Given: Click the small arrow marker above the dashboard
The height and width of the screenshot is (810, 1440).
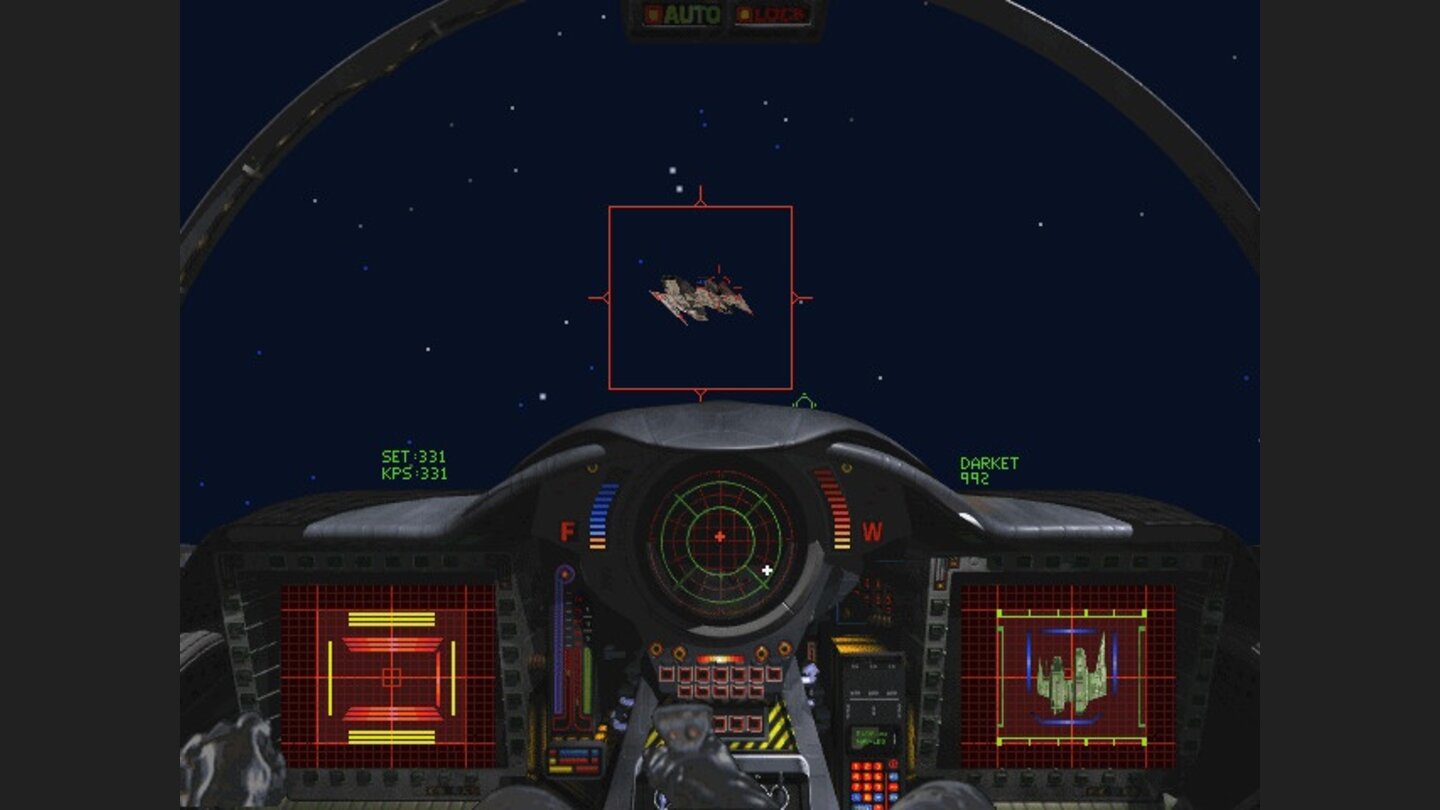Looking at the screenshot, I should (804, 401).
